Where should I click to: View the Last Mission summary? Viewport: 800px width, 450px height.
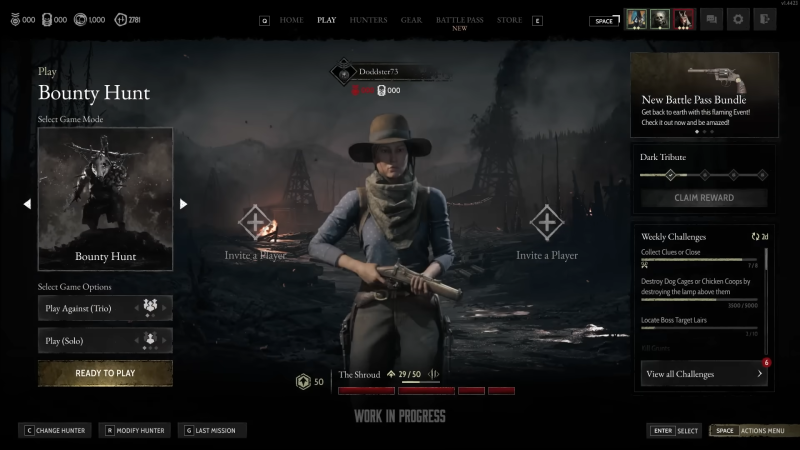click(x=212, y=430)
